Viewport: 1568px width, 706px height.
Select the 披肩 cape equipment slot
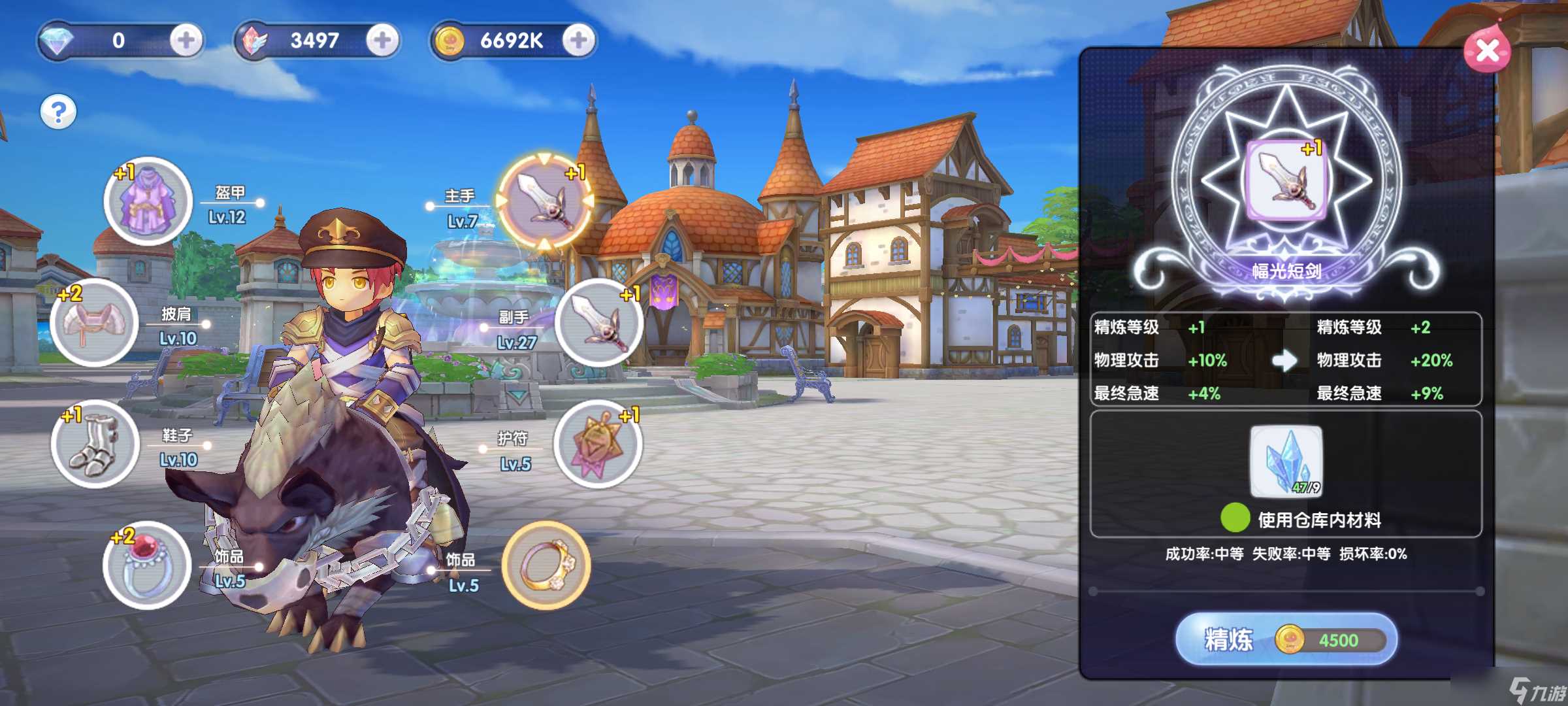(x=94, y=322)
